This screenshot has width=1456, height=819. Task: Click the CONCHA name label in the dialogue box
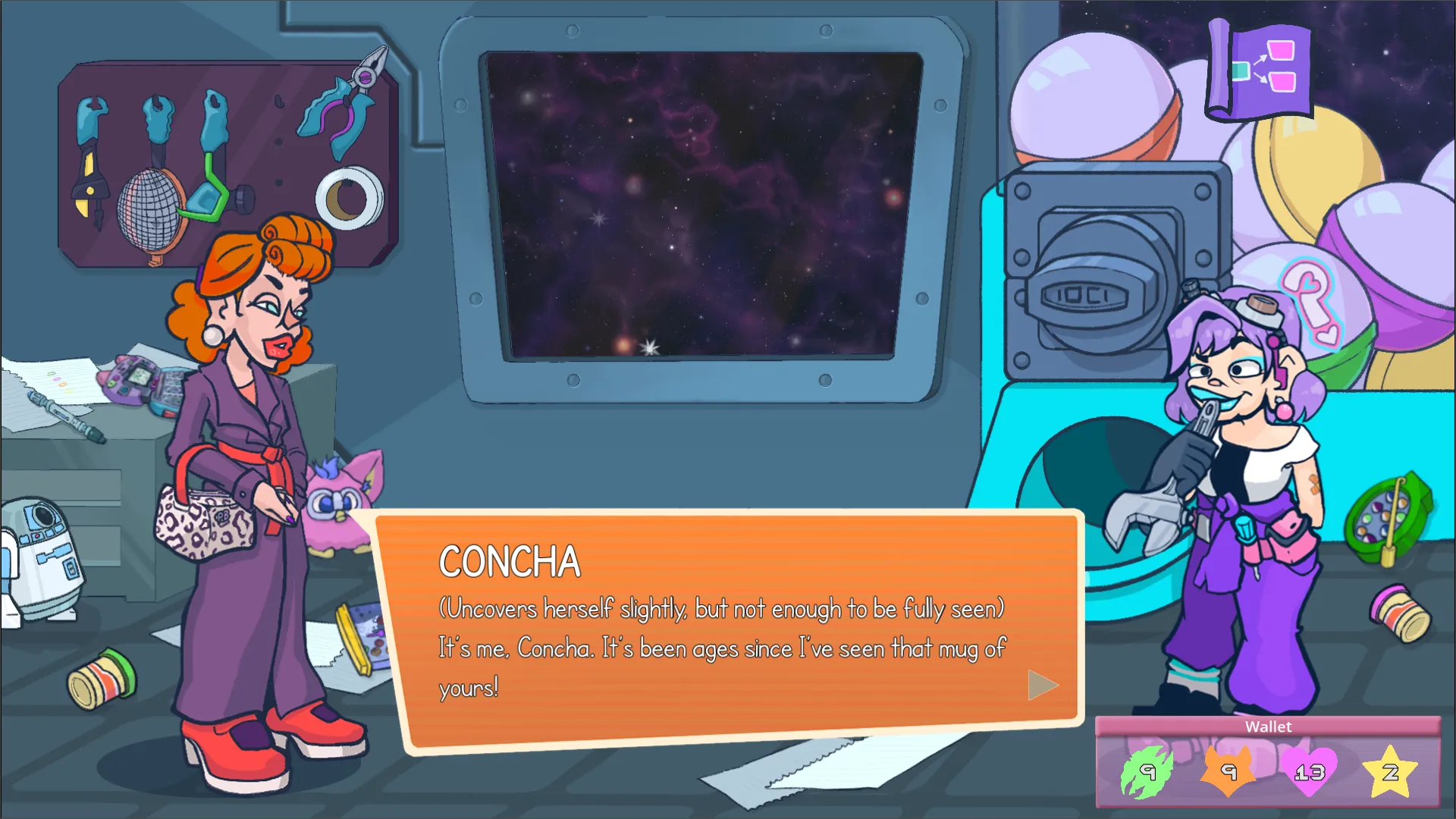tap(509, 561)
